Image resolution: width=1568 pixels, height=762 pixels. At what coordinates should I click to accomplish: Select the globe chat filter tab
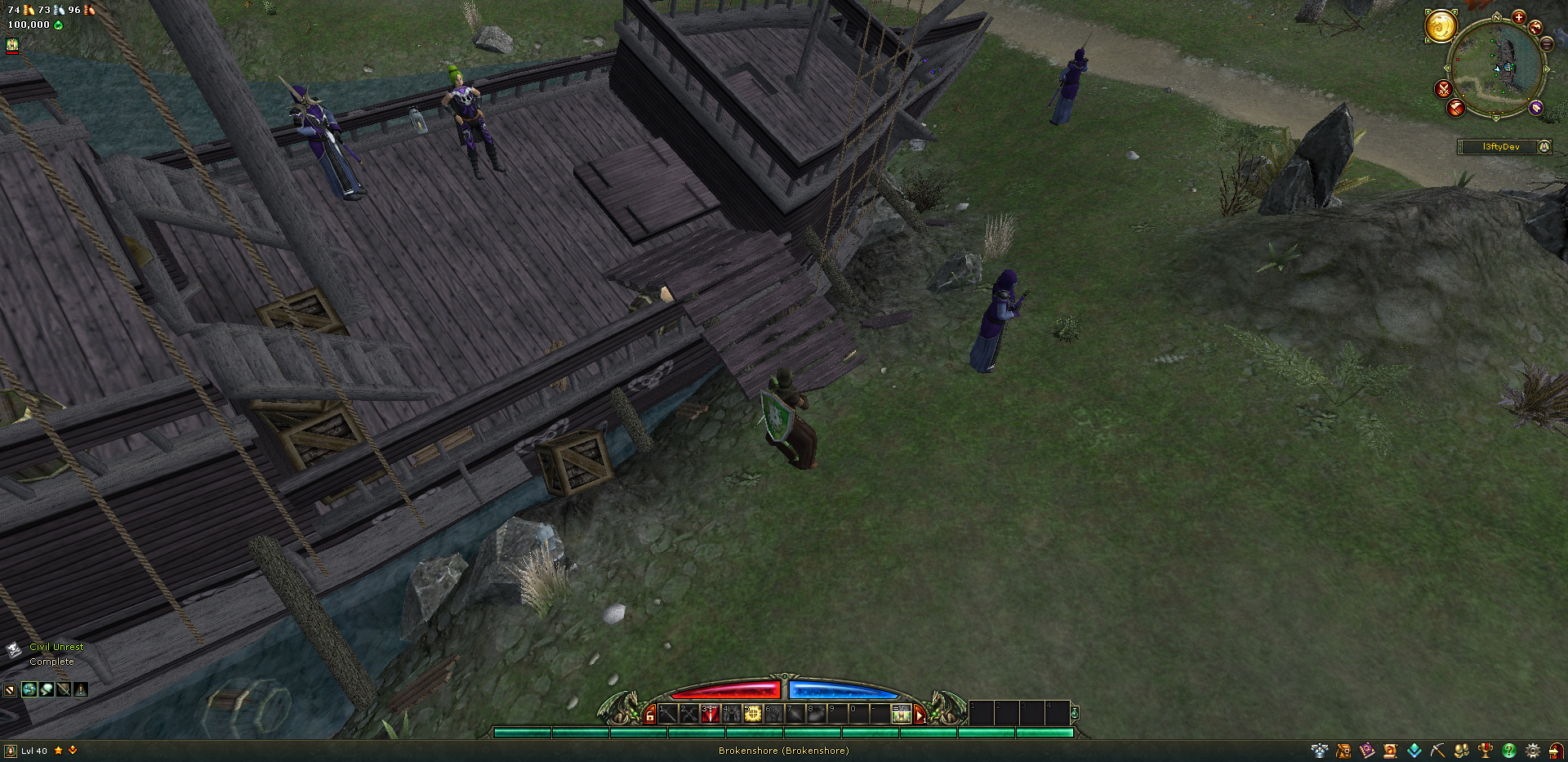[29, 690]
